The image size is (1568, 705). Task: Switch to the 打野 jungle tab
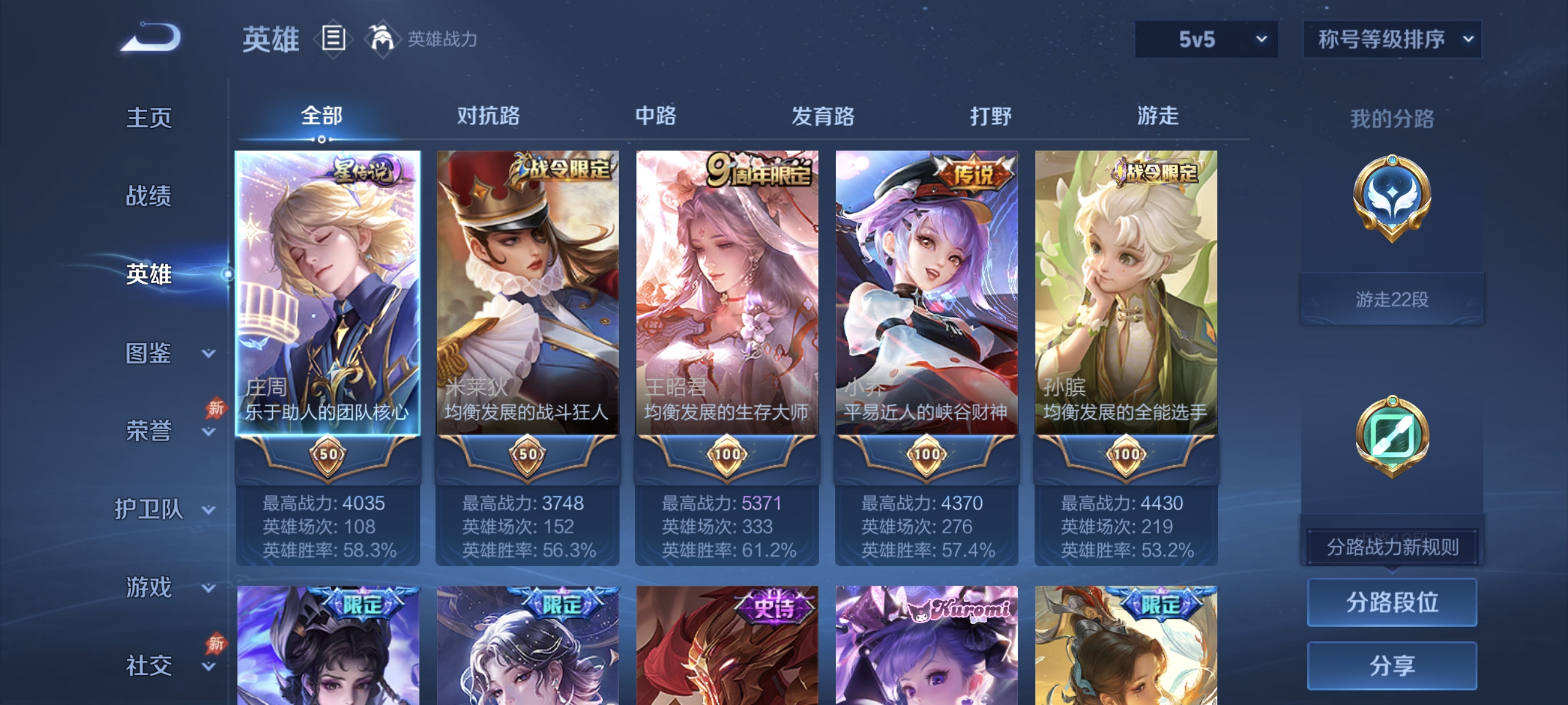point(992,116)
